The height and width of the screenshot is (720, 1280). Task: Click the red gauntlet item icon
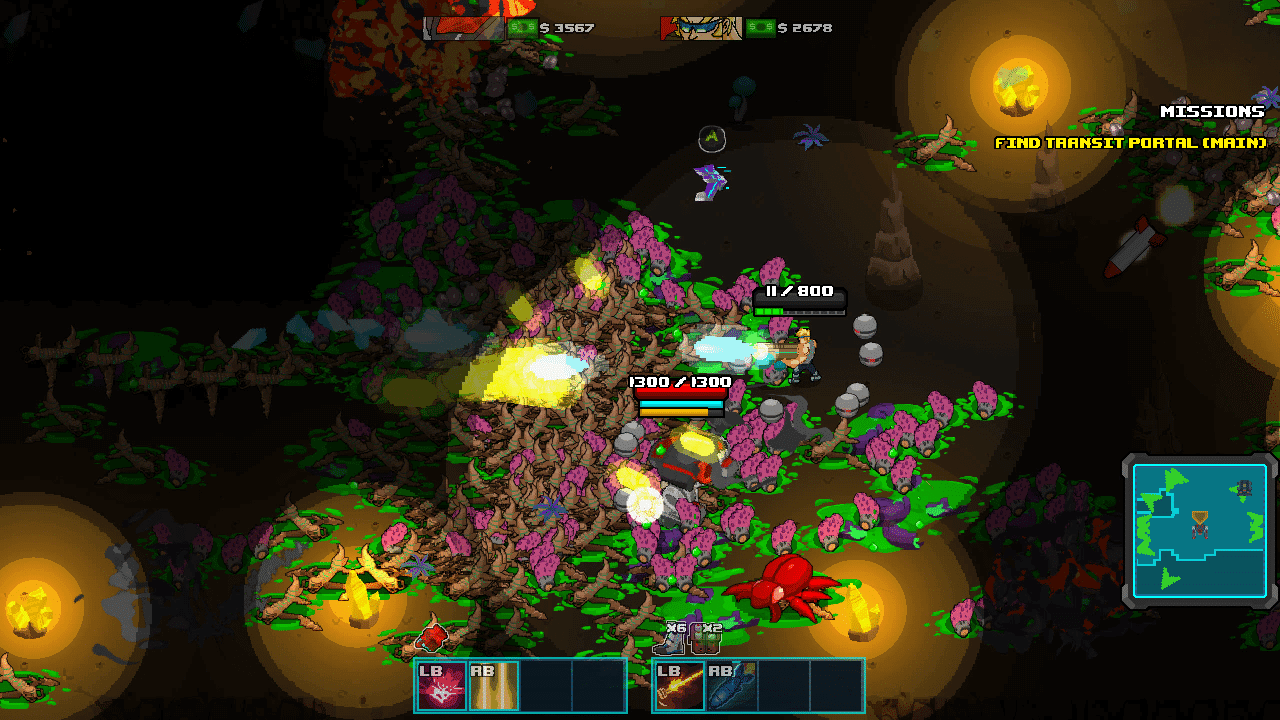pos(432,636)
